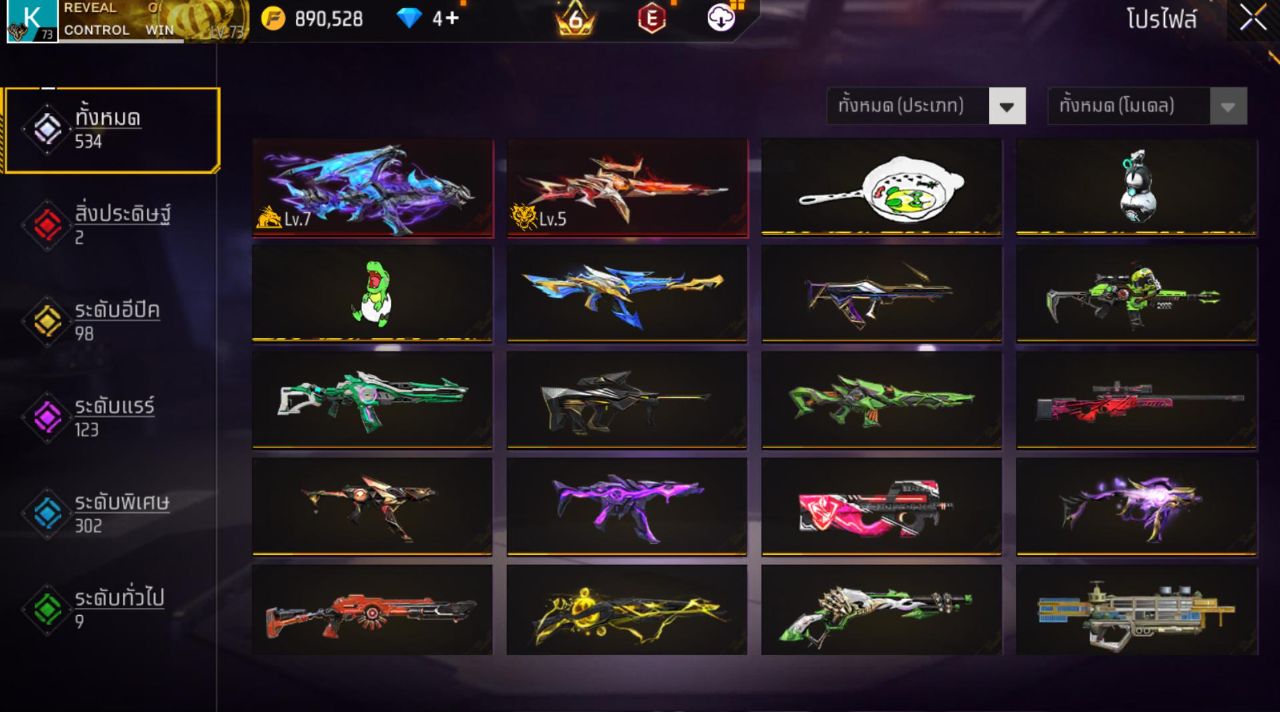Select the ทั้งหมด 534 category tab
The width and height of the screenshot is (1280, 712).
(111, 130)
